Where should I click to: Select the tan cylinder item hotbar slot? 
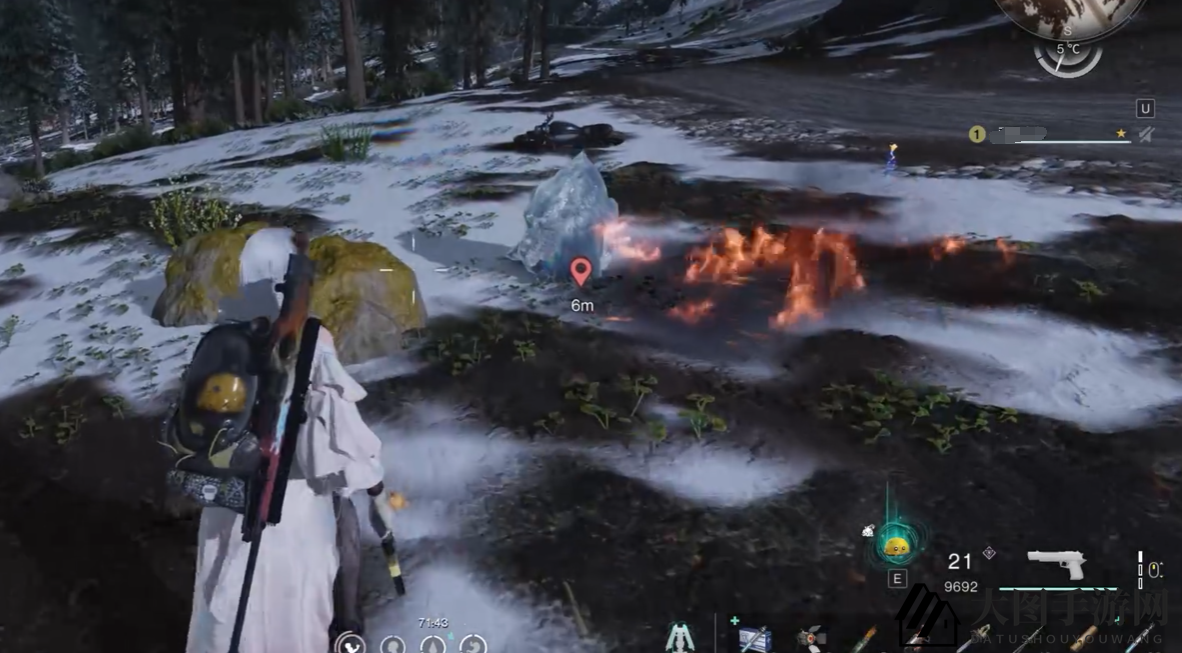coord(1082,638)
